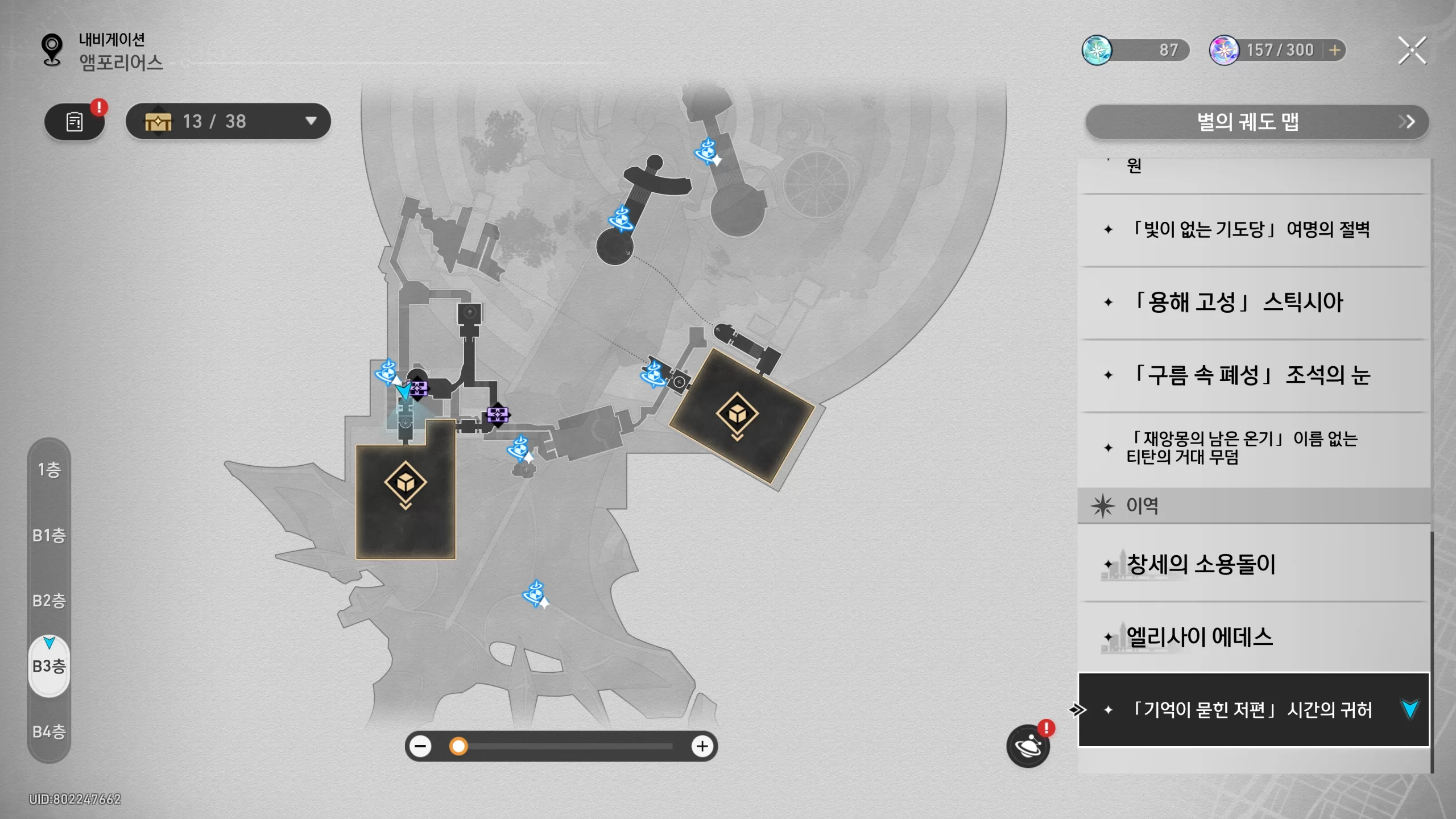Viewport: 1456px width, 819px height.
Task: Open the mission log icon with red alert
Action: [75, 122]
